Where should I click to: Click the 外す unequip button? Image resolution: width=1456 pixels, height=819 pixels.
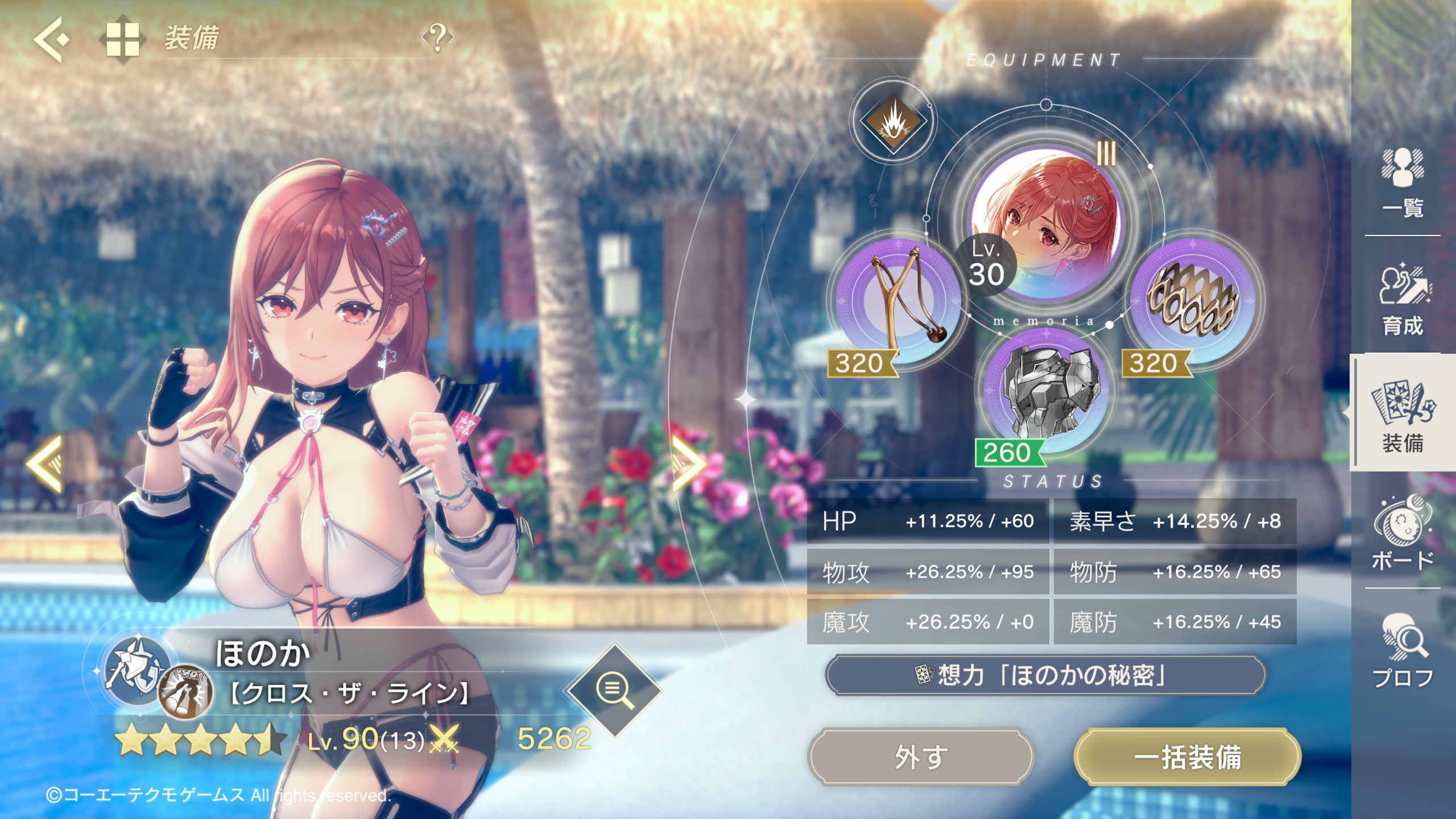pos(921,757)
